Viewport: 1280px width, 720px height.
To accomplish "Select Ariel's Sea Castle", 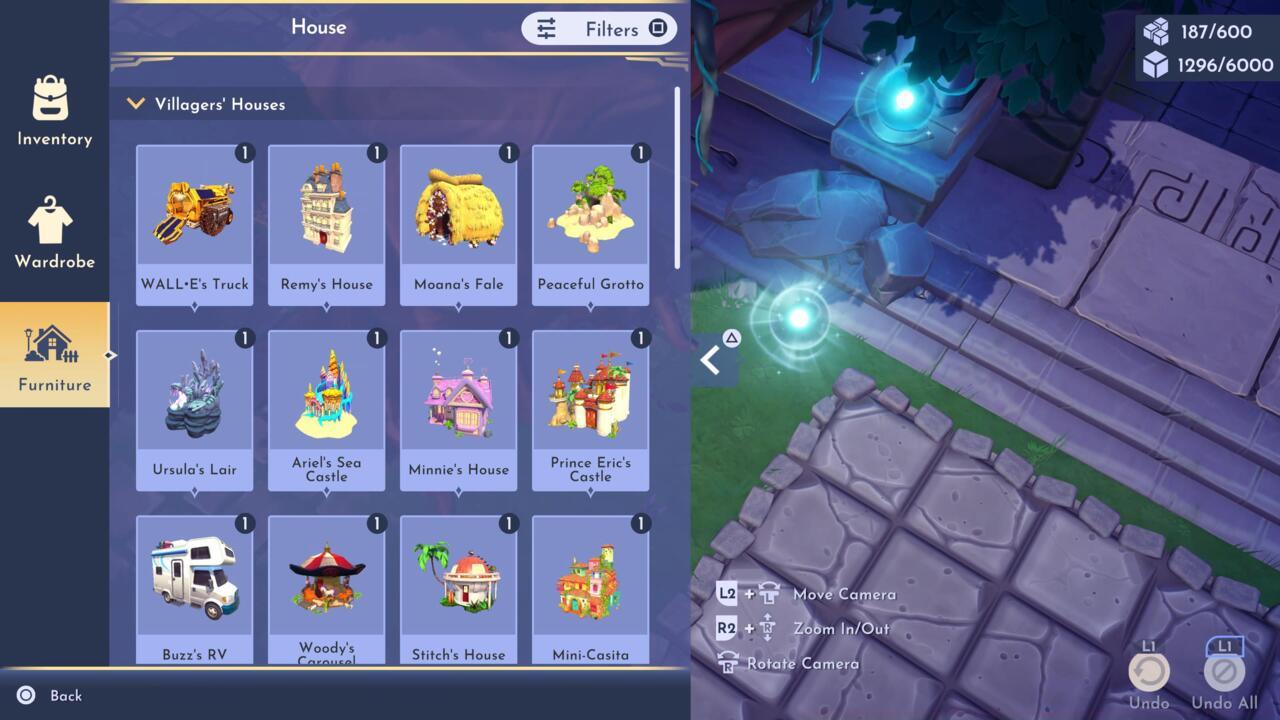I will [327, 410].
